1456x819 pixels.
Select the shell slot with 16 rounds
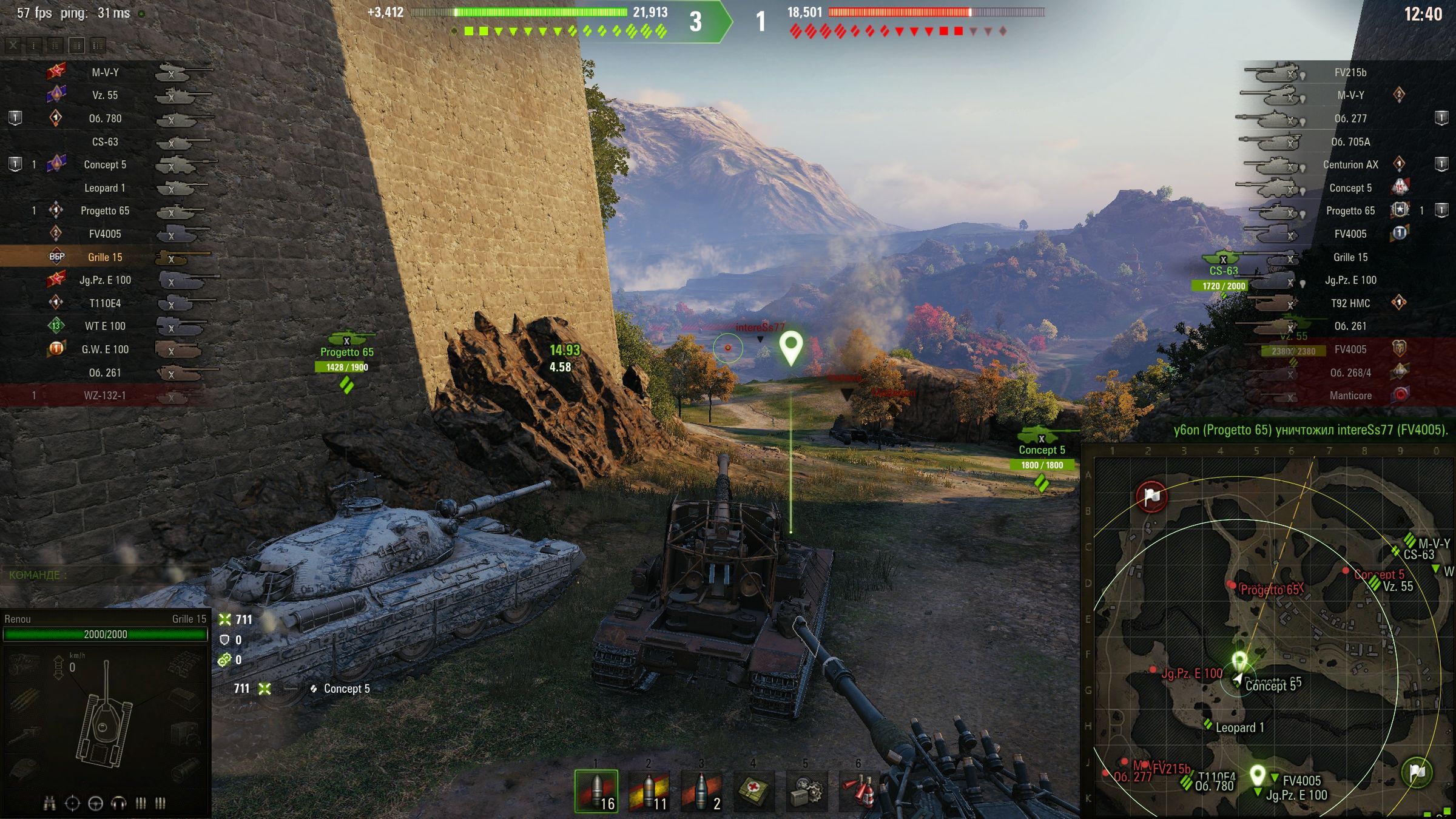[596, 790]
